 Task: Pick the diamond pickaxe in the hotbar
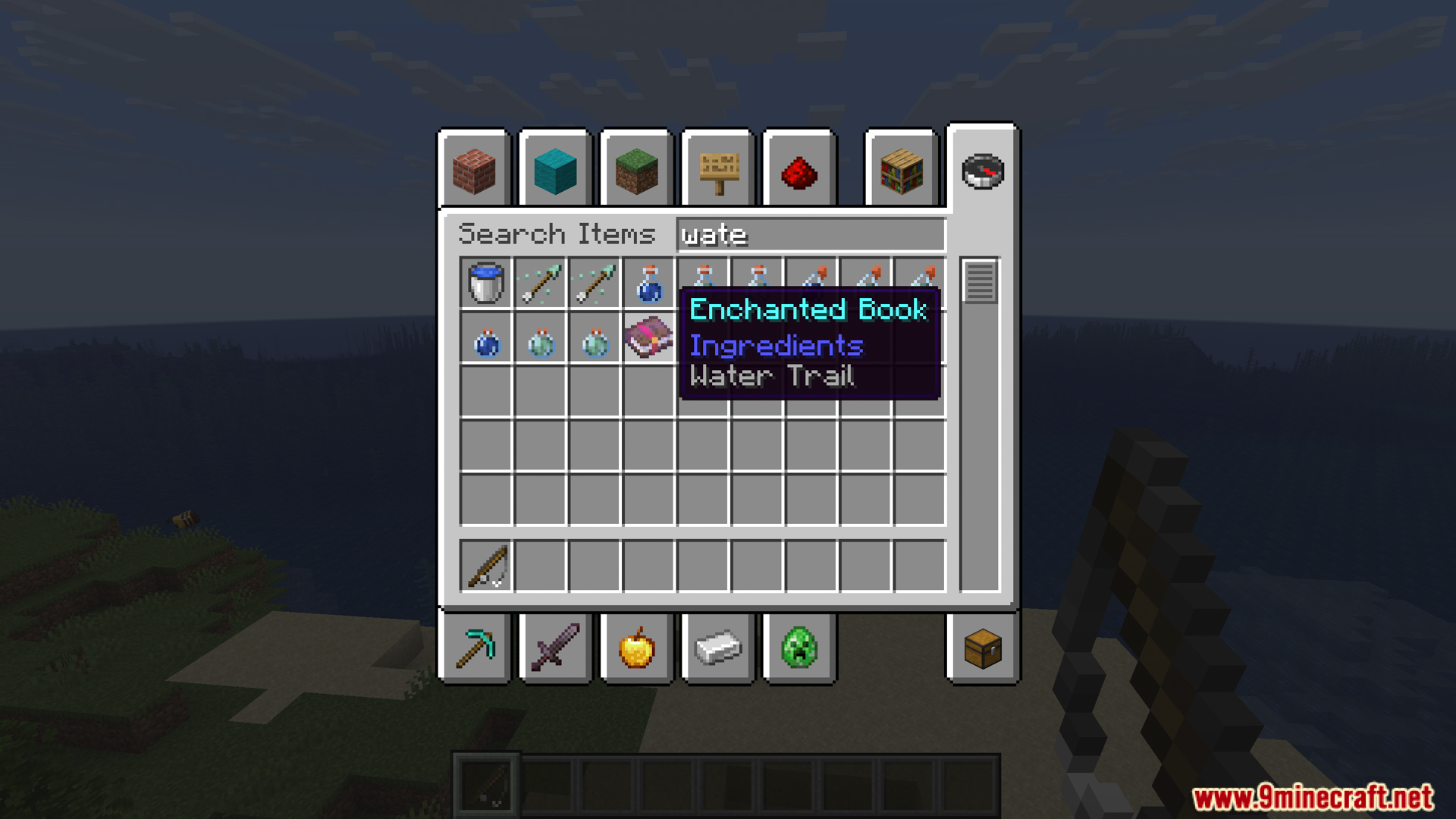tap(475, 649)
